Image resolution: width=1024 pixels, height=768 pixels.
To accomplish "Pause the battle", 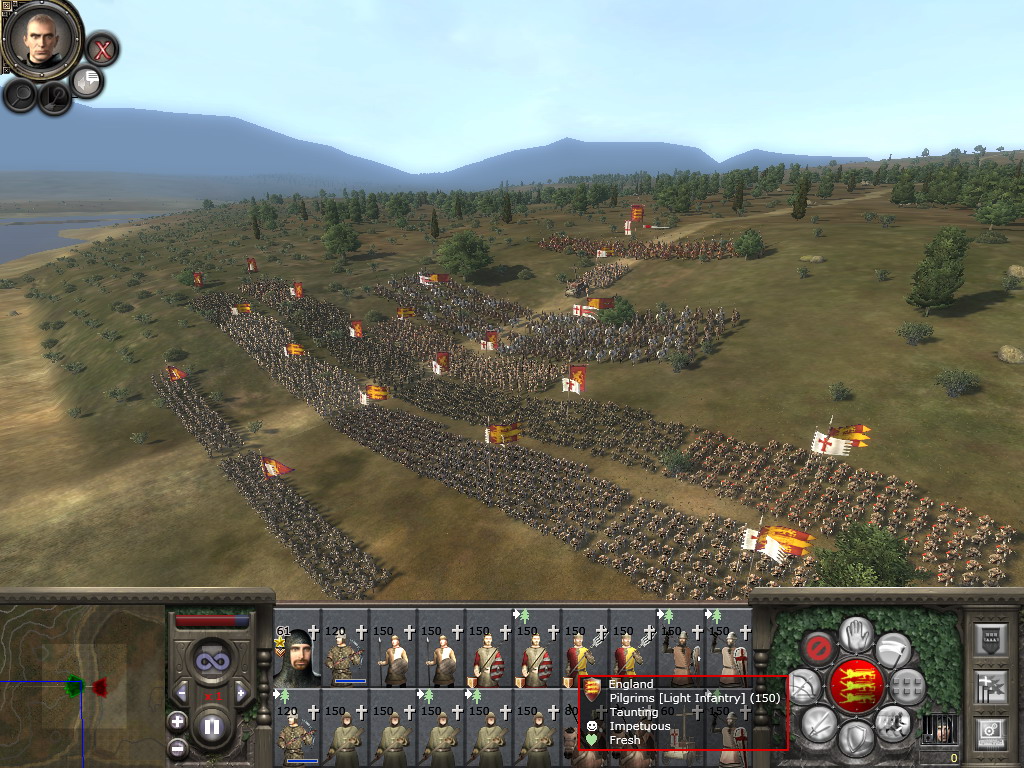I will (212, 727).
